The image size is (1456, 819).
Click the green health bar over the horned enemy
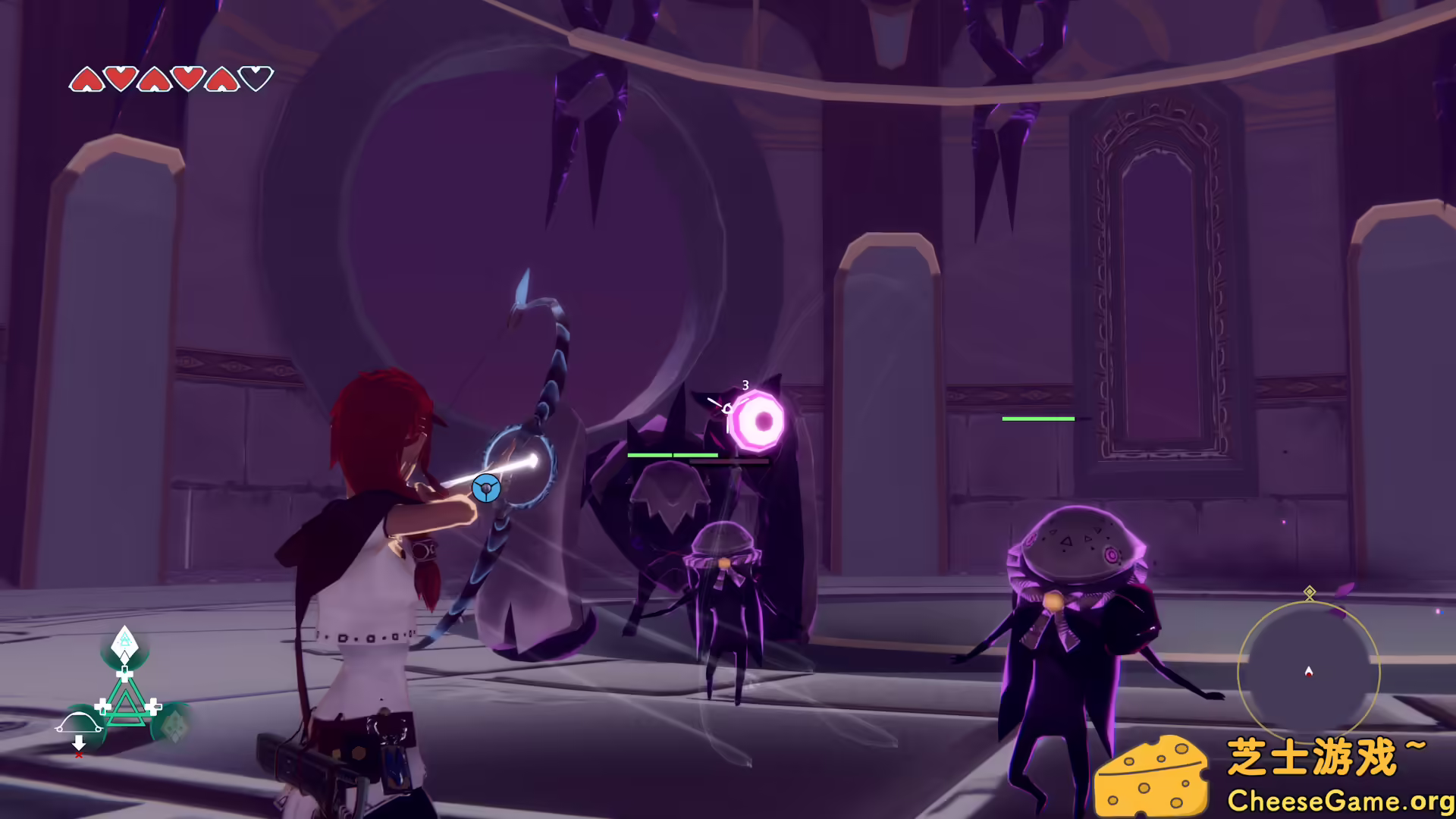coord(672,455)
